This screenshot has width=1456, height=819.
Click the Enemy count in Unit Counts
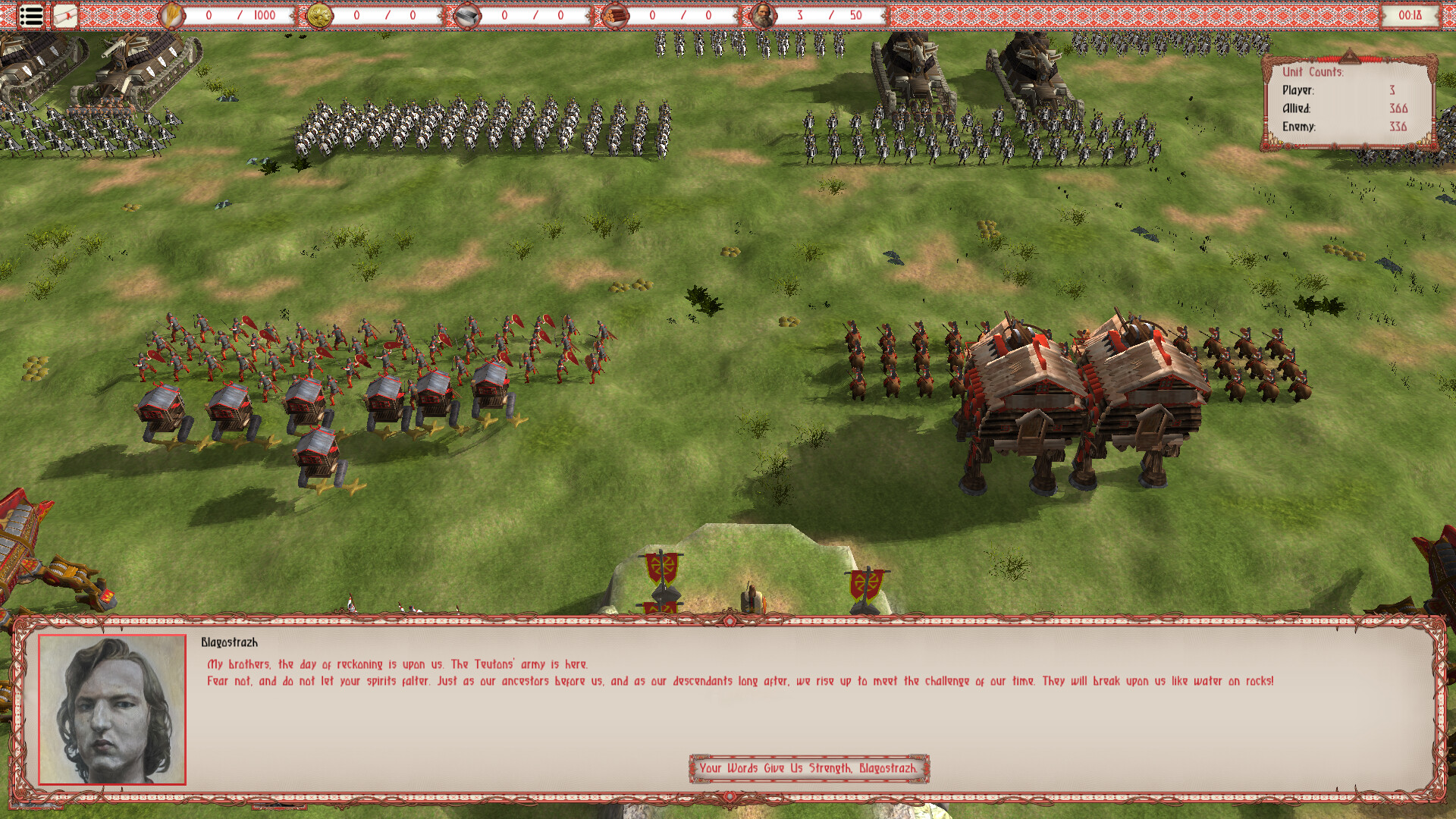click(x=1399, y=128)
